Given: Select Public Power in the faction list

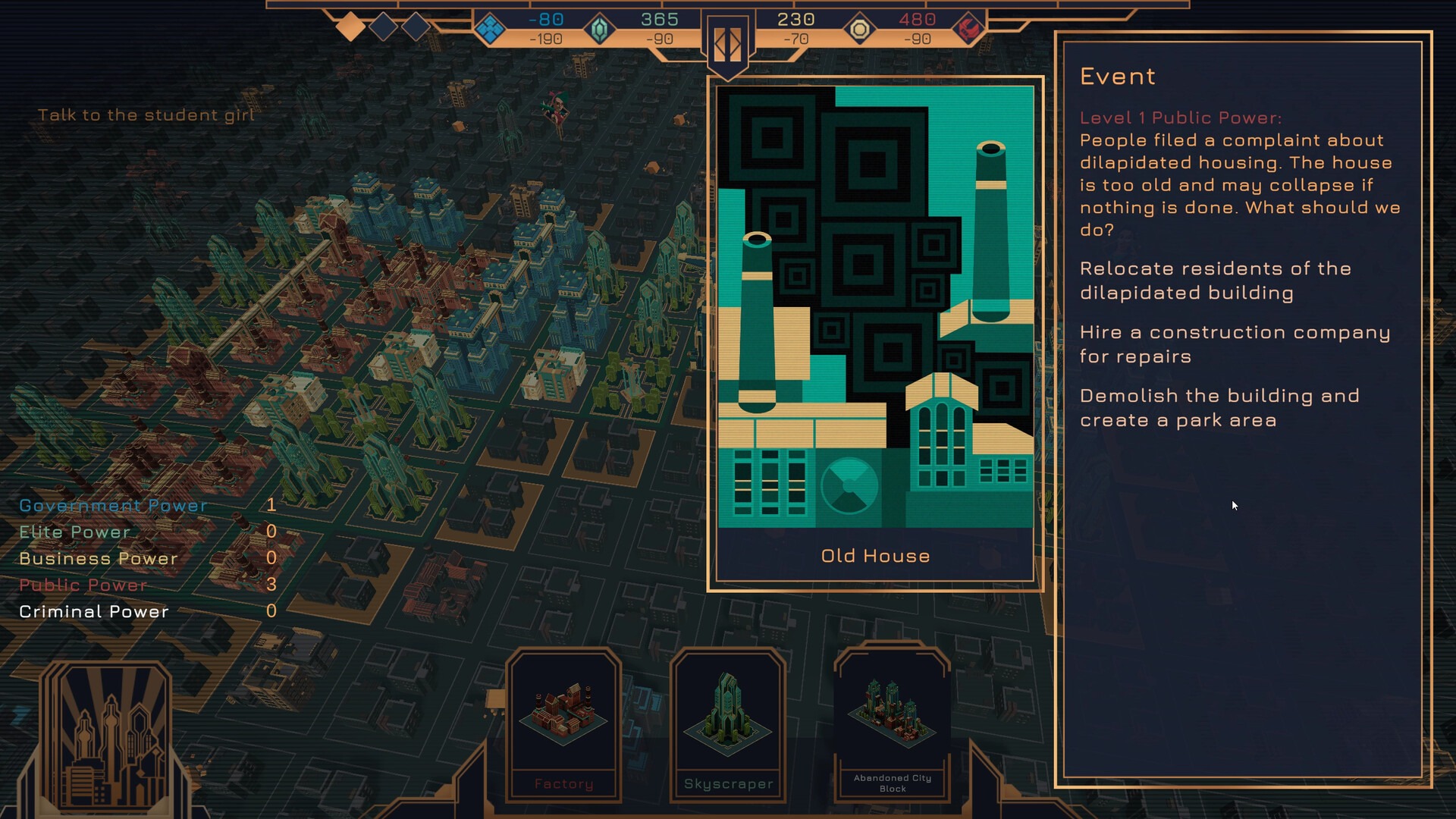Looking at the screenshot, I should [x=83, y=585].
